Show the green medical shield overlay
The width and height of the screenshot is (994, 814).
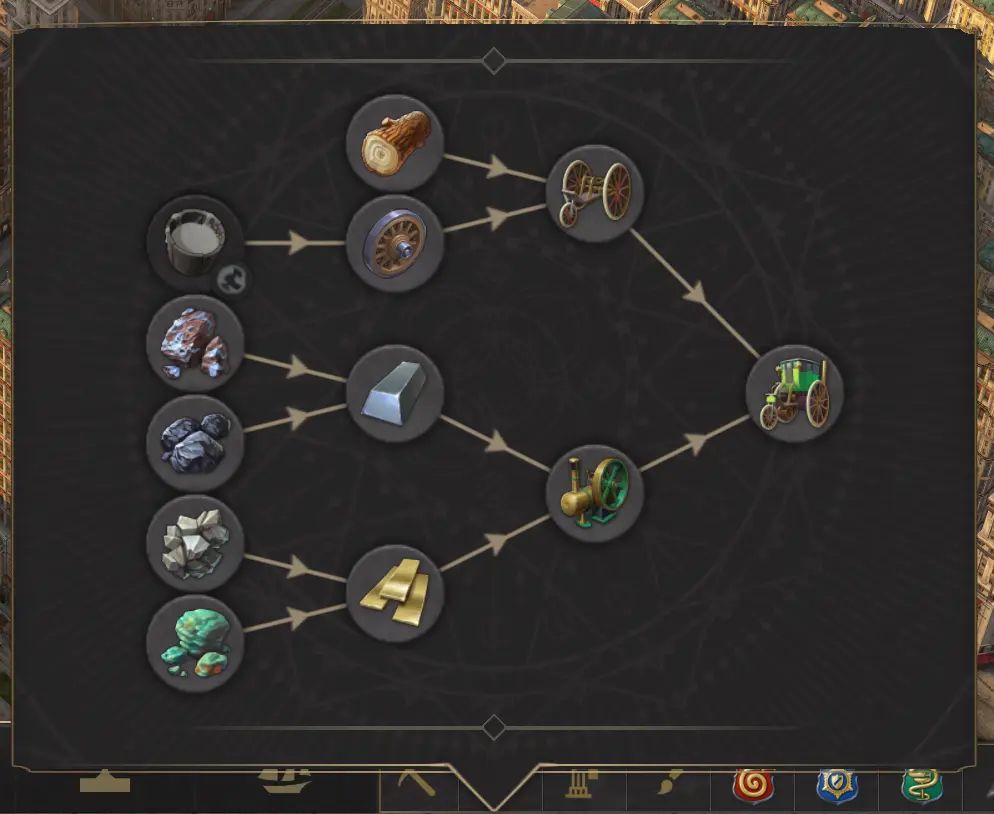tap(920, 783)
